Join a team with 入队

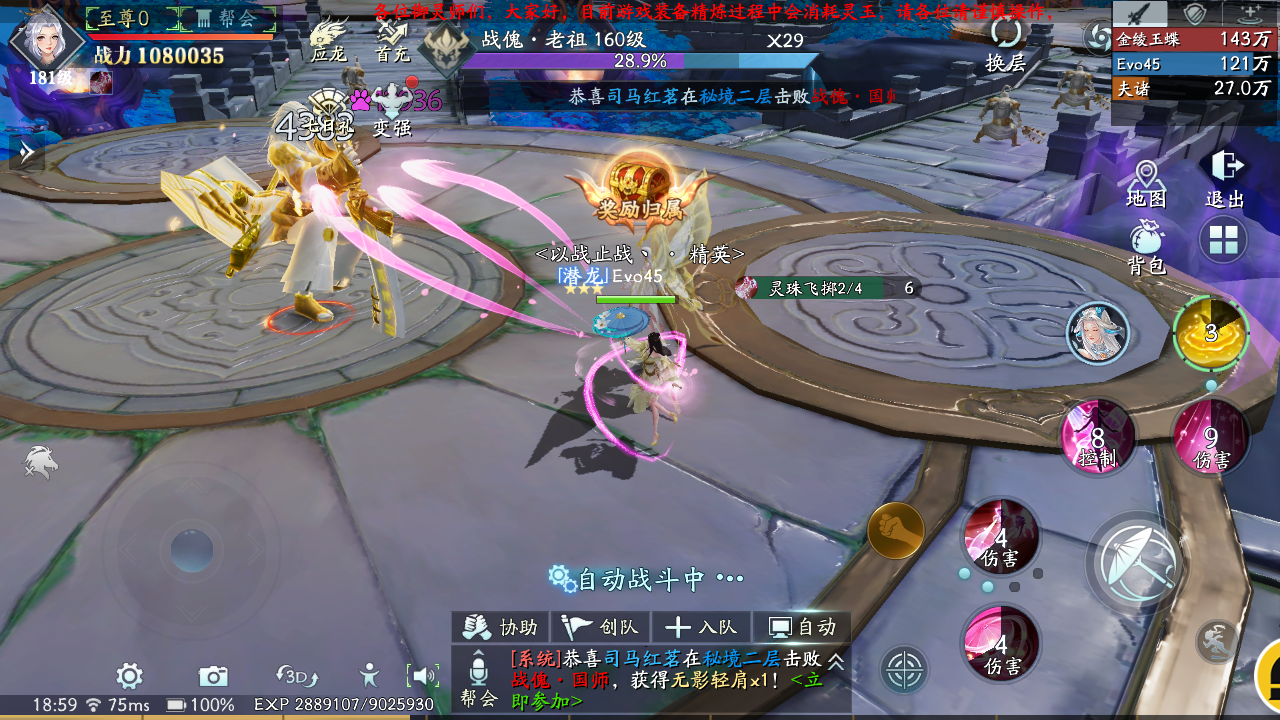point(701,627)
